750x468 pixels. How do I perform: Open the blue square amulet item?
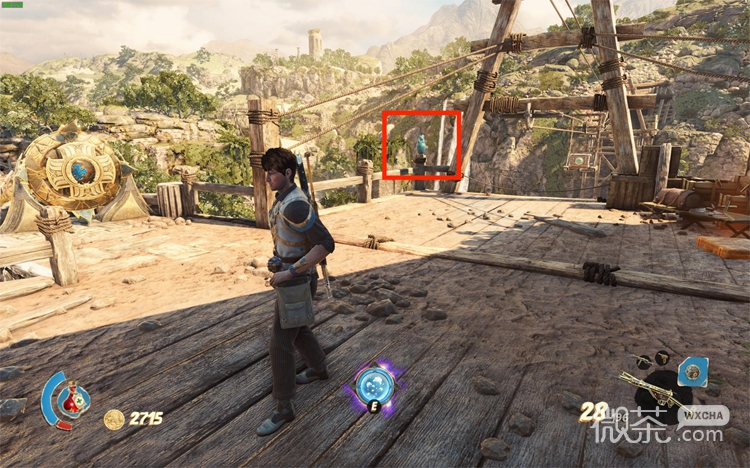click(691, 373)
